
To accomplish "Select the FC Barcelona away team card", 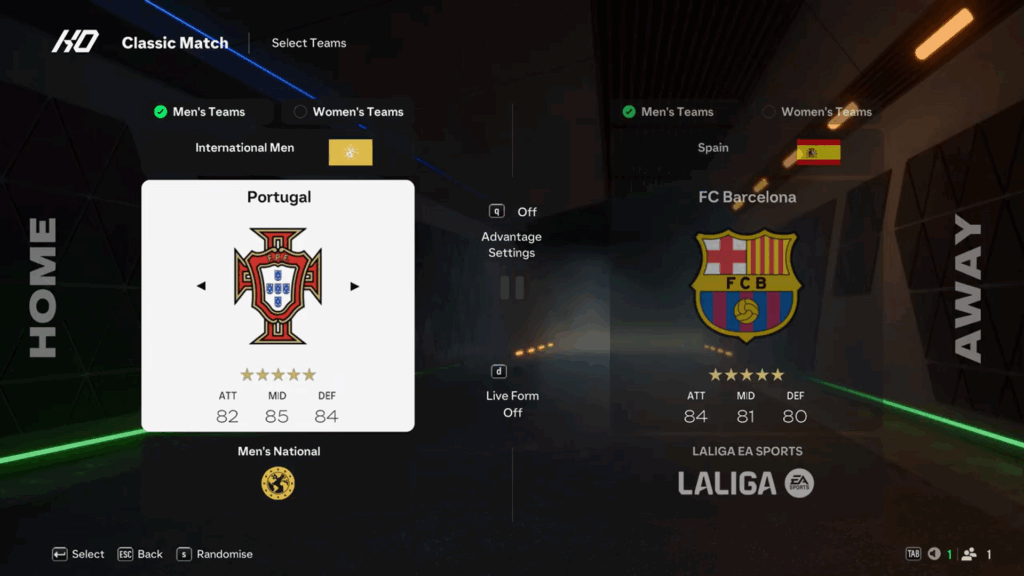I will tap(746, 300).
